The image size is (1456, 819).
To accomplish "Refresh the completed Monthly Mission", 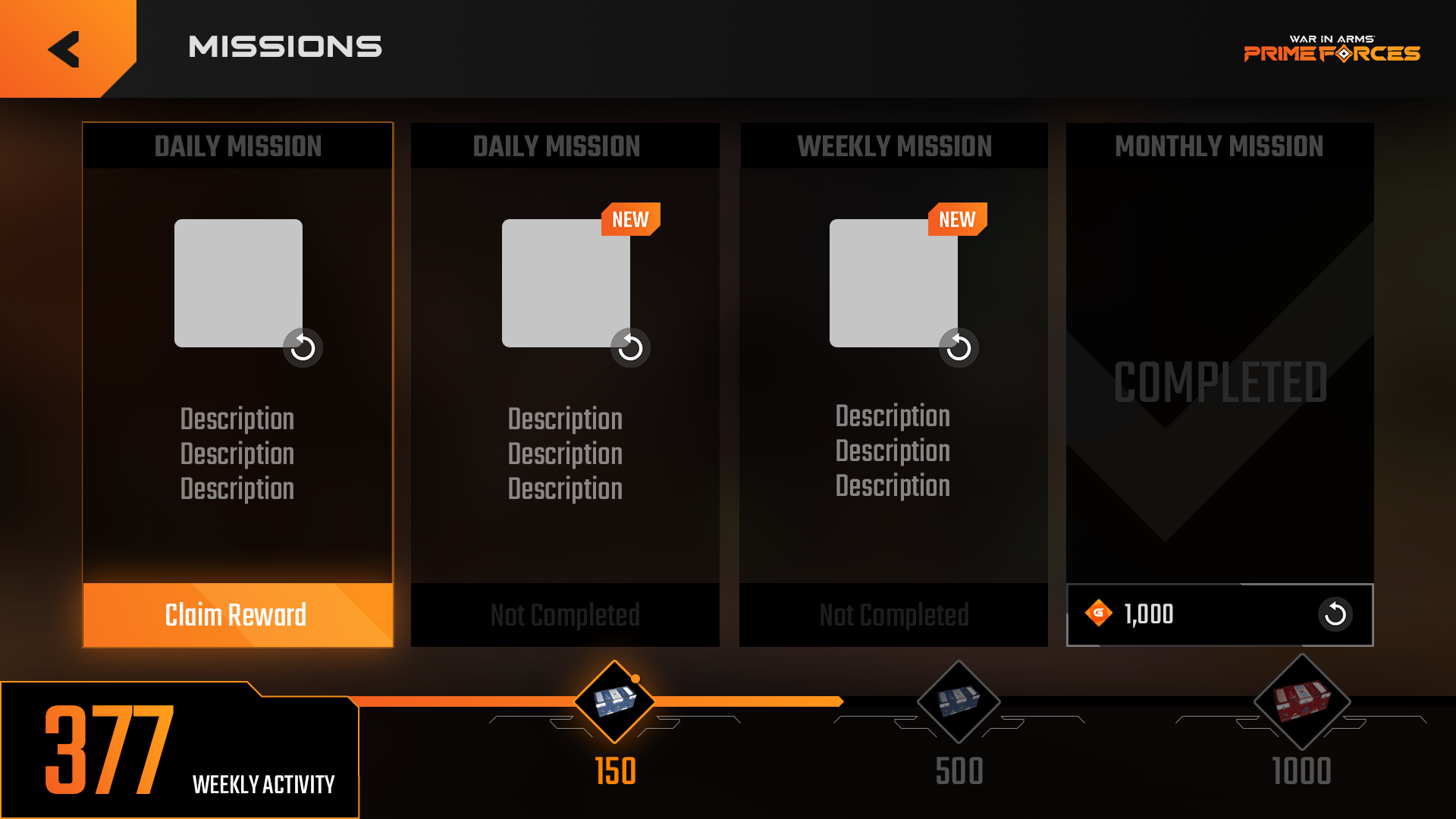I will click(1336, 615).
